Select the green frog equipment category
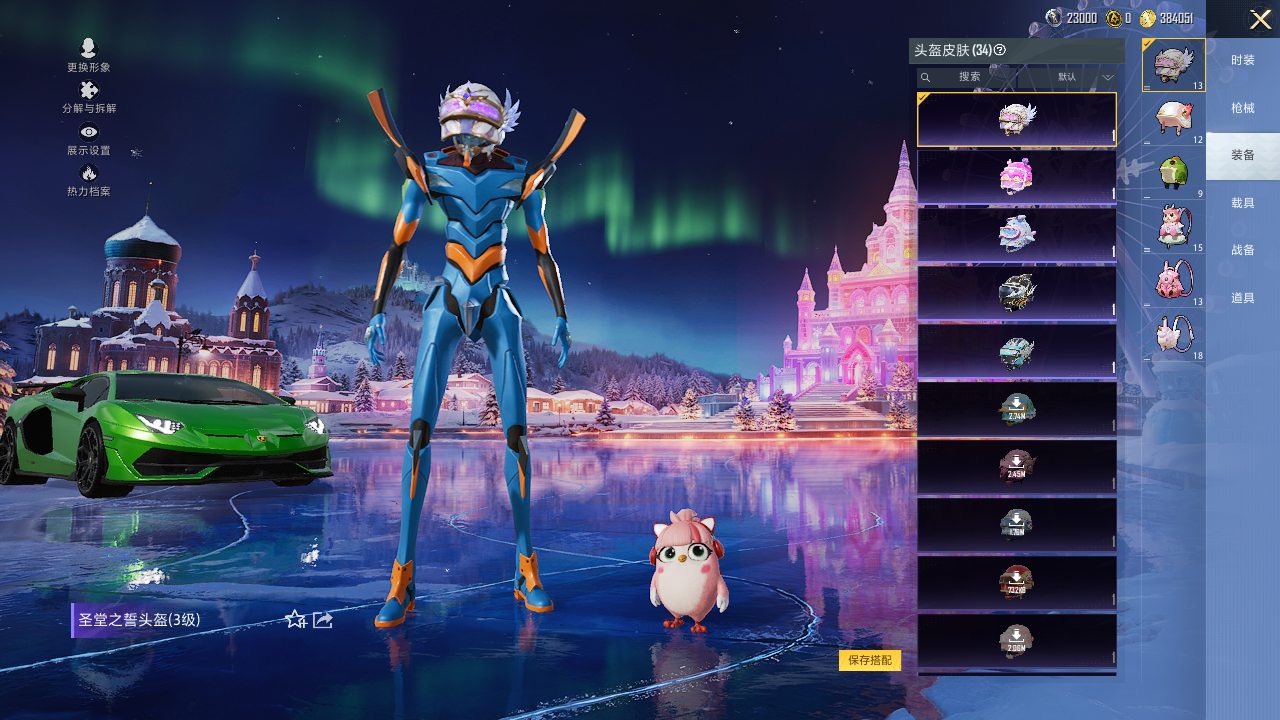 (x=1174, y=172)
